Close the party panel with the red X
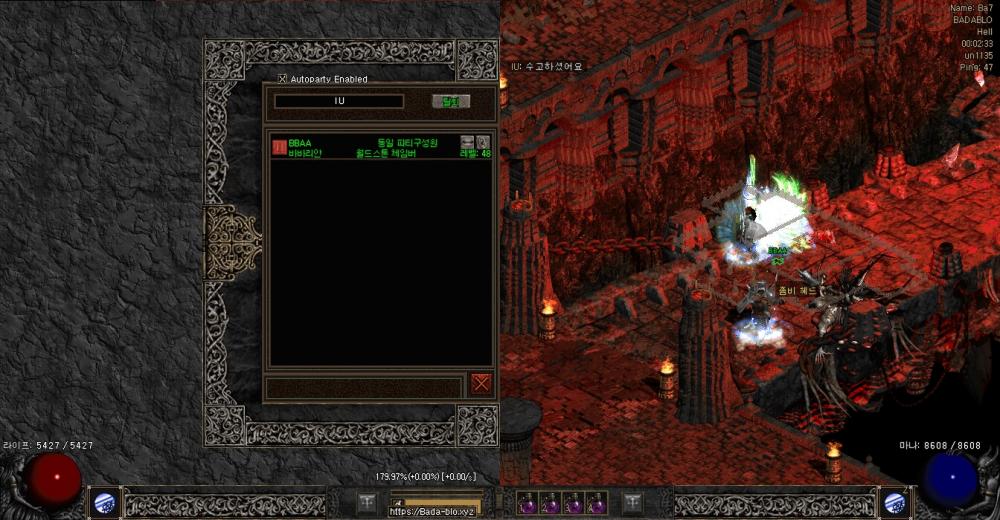Image resolution: width=1000 pixels, height=520 pixels. click(482, 383)
